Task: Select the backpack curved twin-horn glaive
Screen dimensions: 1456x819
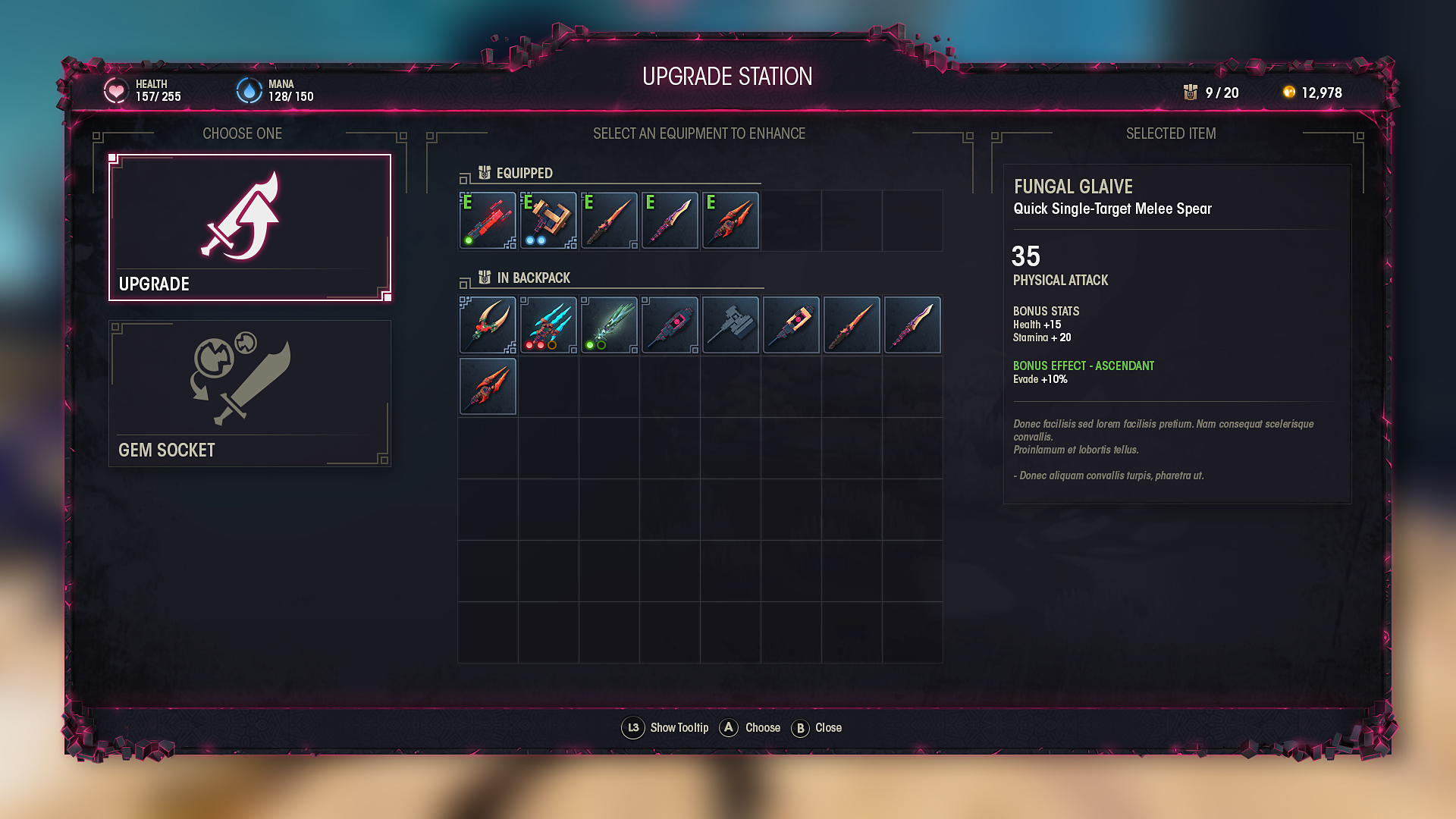Action: click(488, 325)
